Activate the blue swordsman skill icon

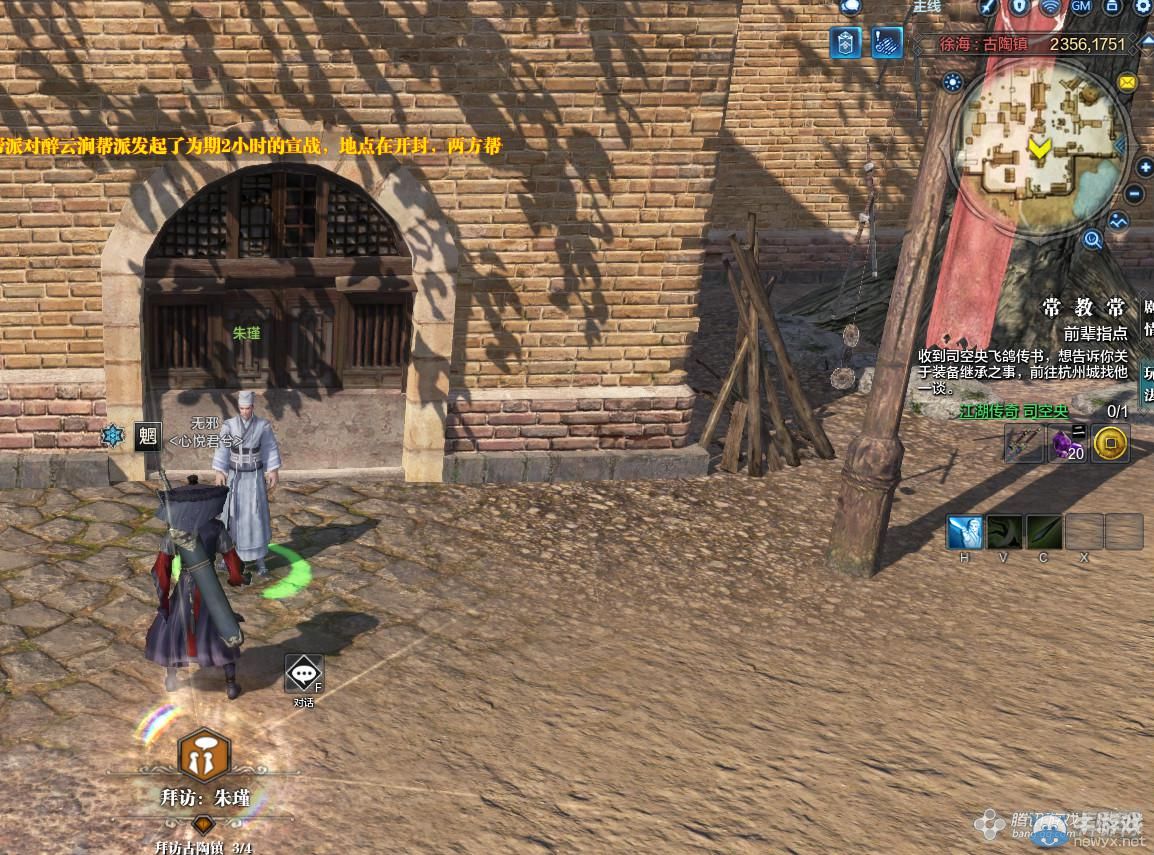click(964, 532)
